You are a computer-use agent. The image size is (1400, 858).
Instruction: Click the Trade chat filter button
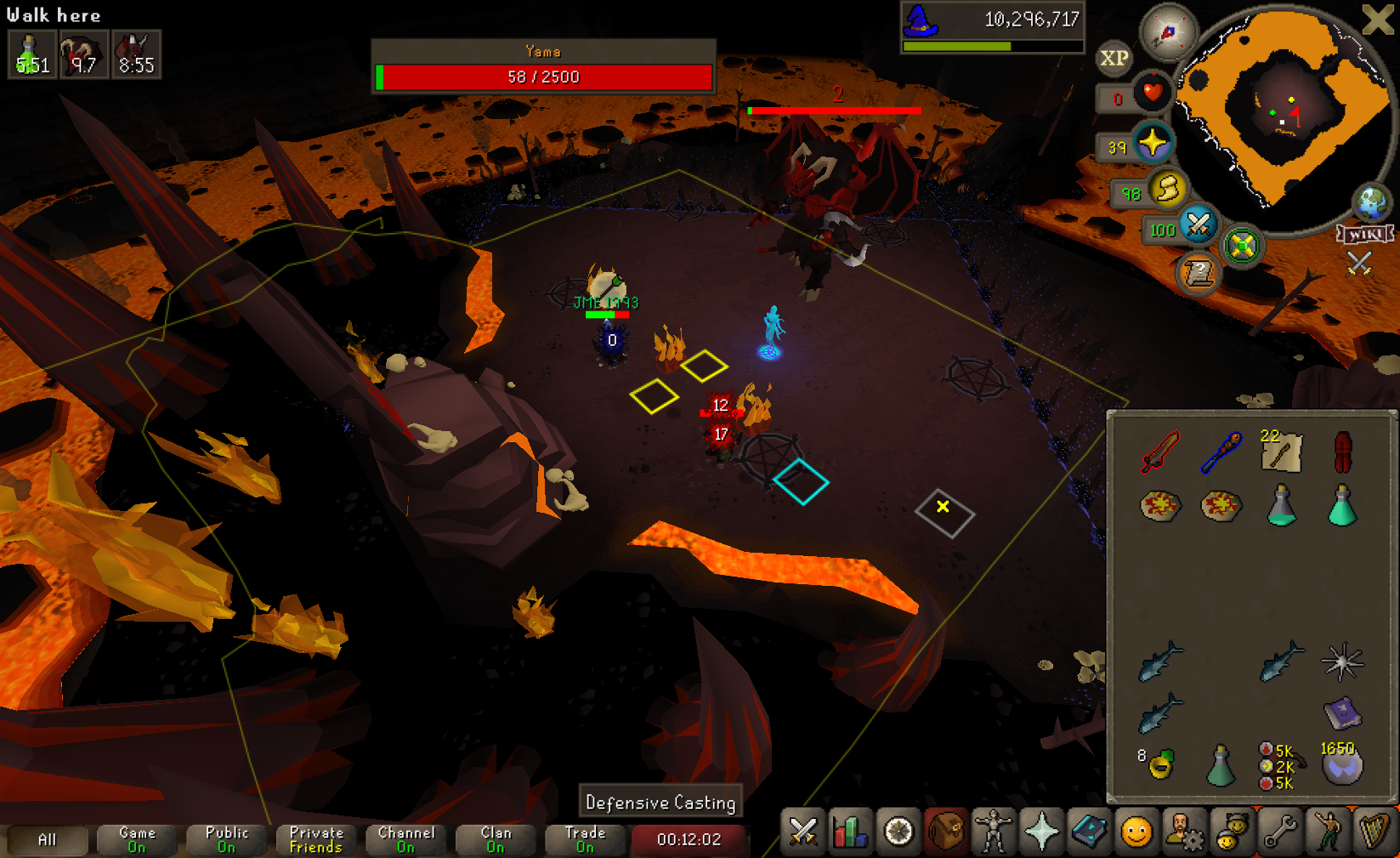click(x=585, y=839)
